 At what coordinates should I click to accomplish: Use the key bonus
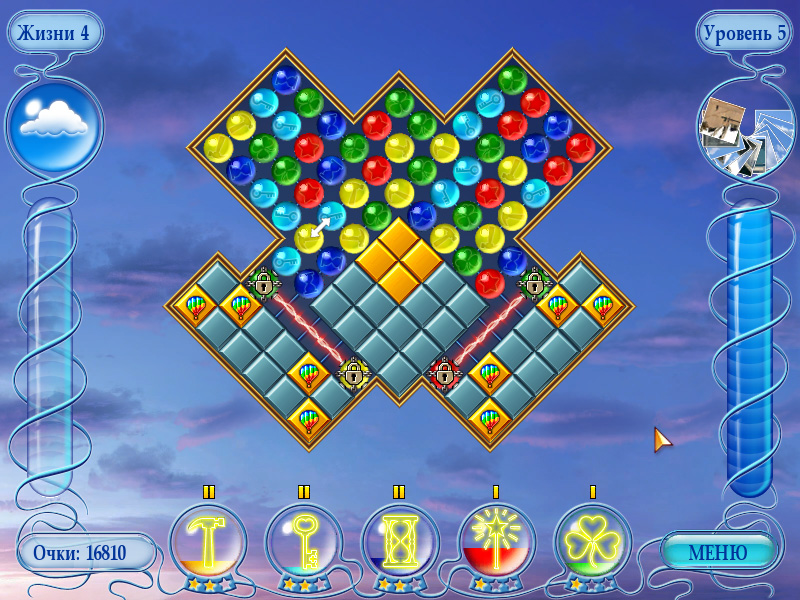tap(304, 543)
